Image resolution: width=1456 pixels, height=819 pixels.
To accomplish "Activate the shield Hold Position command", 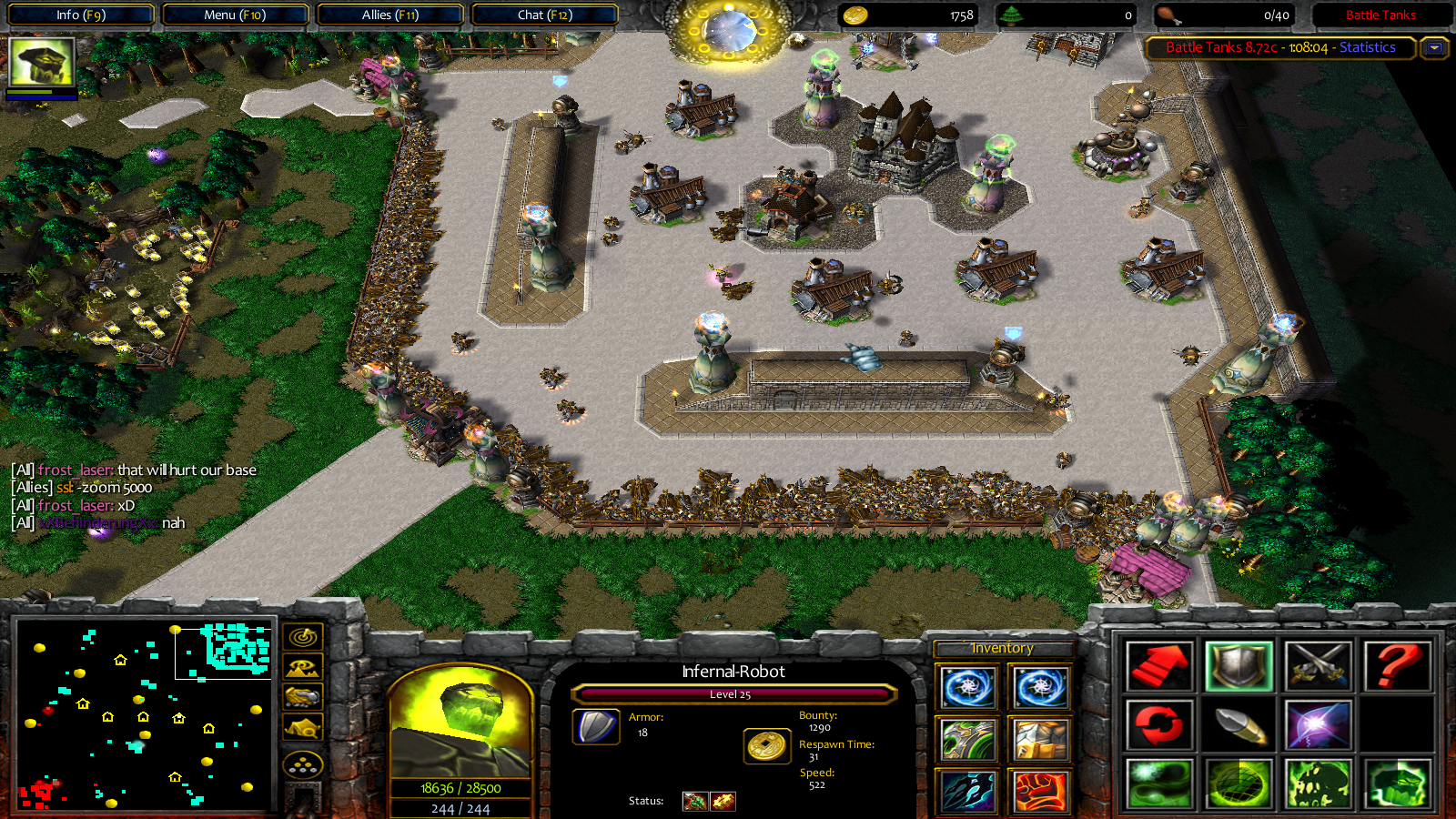I will click(1238, 666).
